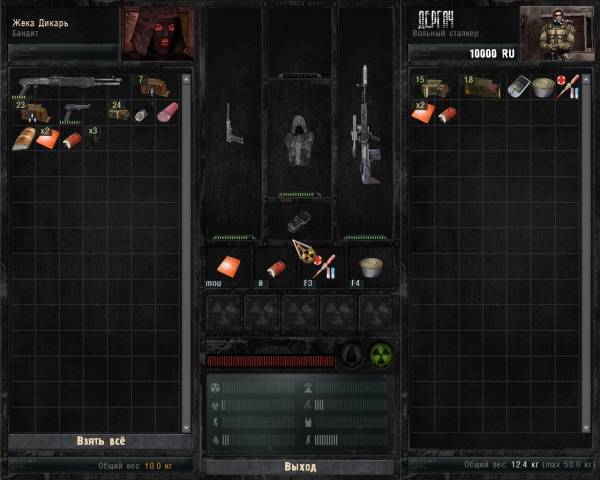Select the tin of canned food in your inventory

(x=543, y=88)
